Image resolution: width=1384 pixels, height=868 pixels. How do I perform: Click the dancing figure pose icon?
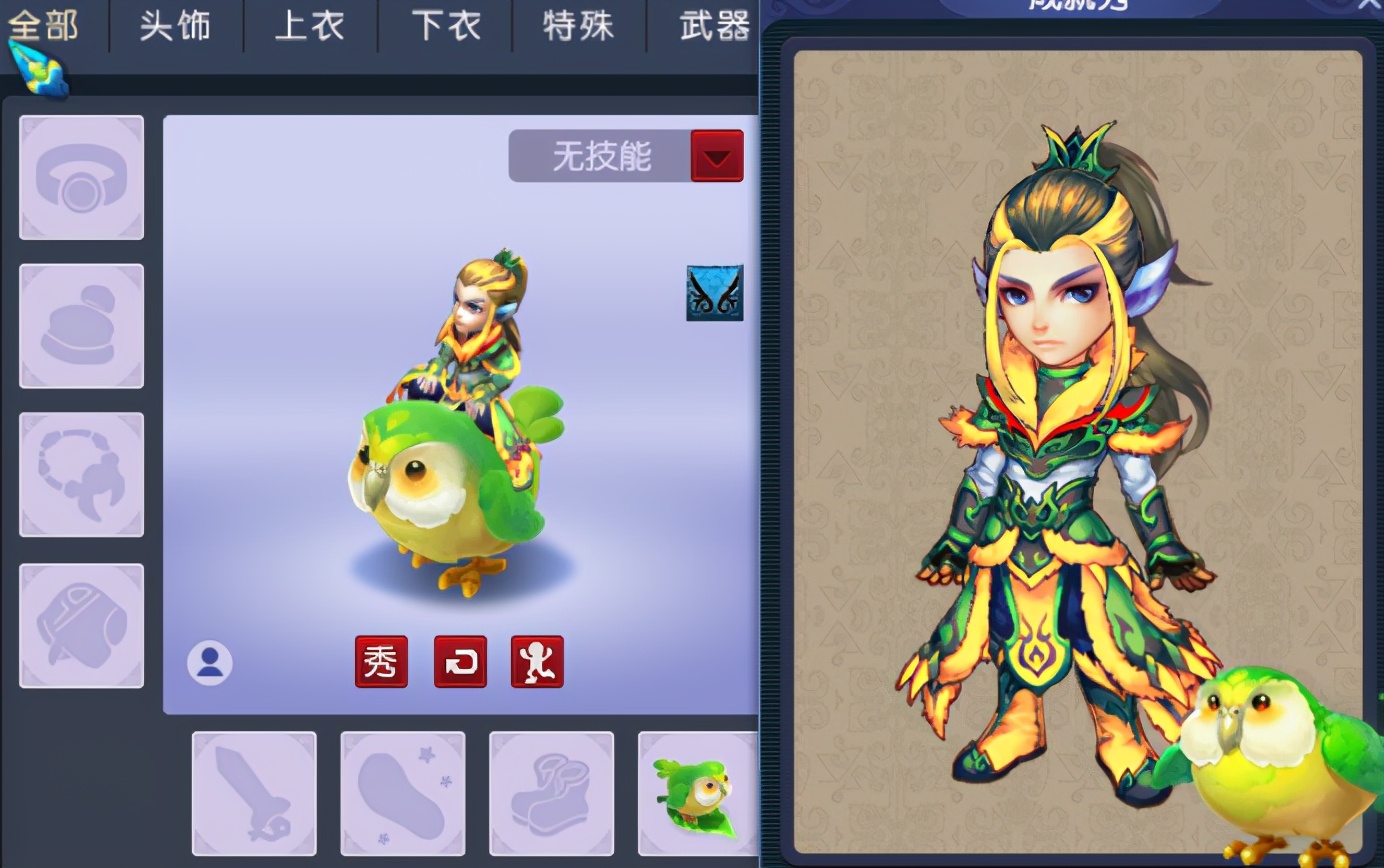[x=539, y=661]
